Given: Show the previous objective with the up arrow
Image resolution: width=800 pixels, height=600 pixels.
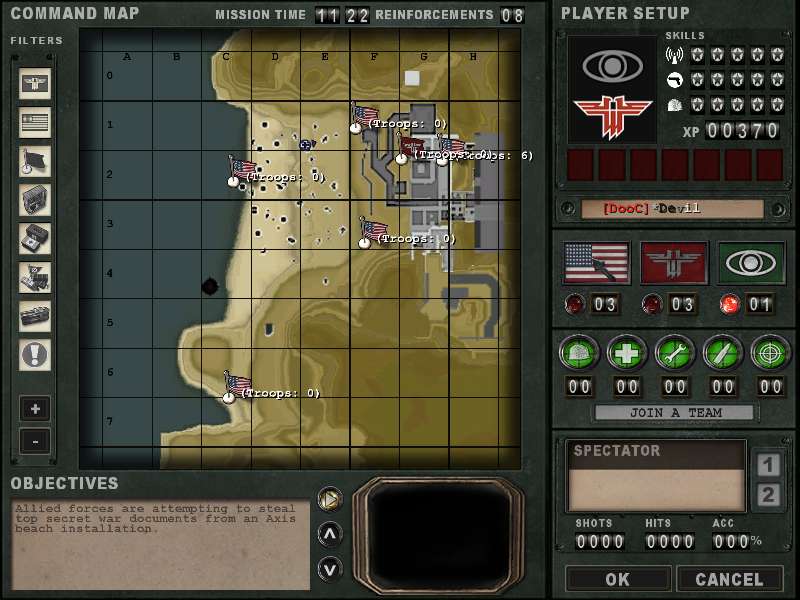Looking at the screenshot, I should coord(329,533).
